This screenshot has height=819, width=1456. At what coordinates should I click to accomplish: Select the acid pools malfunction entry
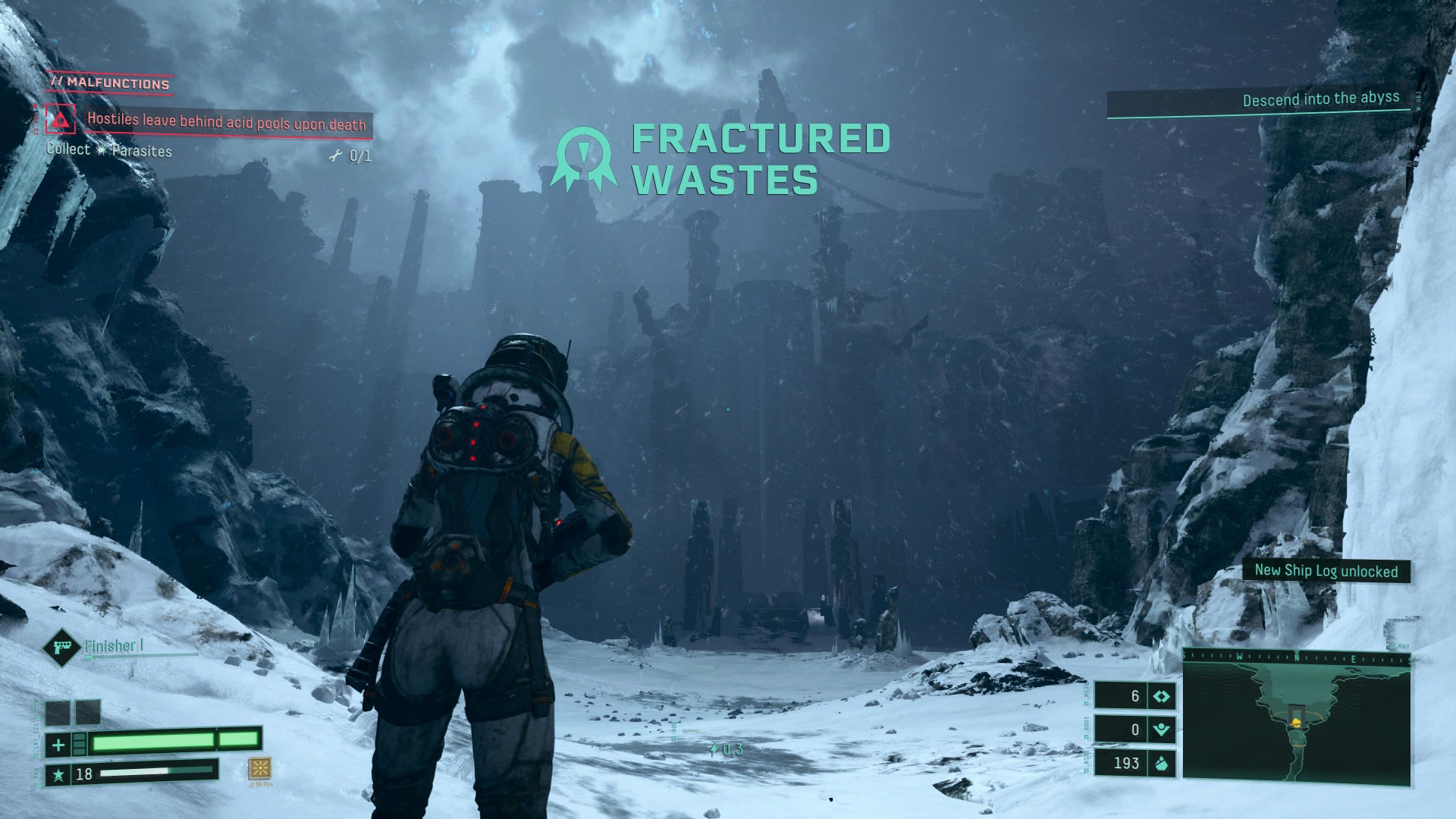226,122
